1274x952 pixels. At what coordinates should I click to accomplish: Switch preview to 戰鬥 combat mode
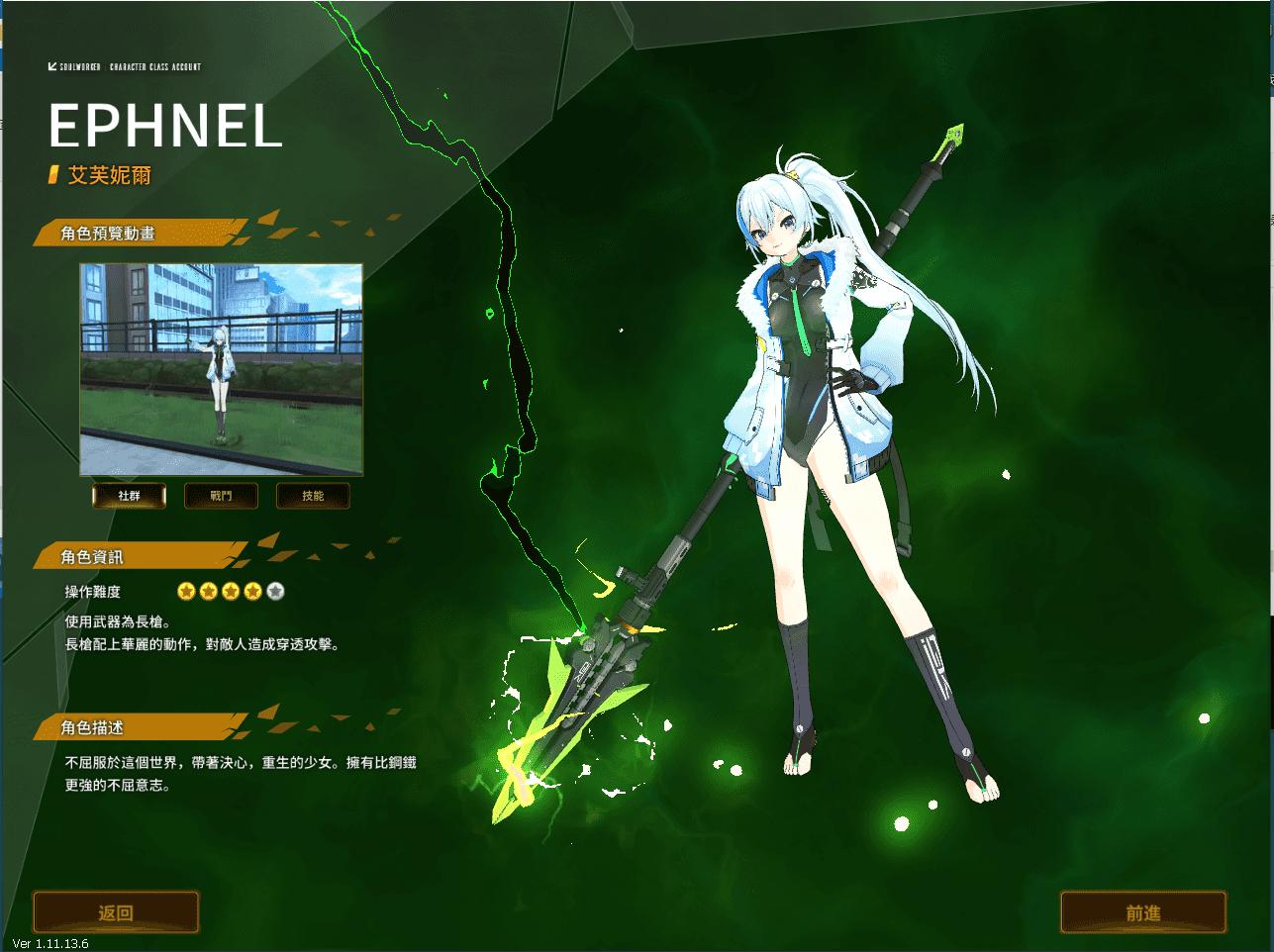(221, 496)
